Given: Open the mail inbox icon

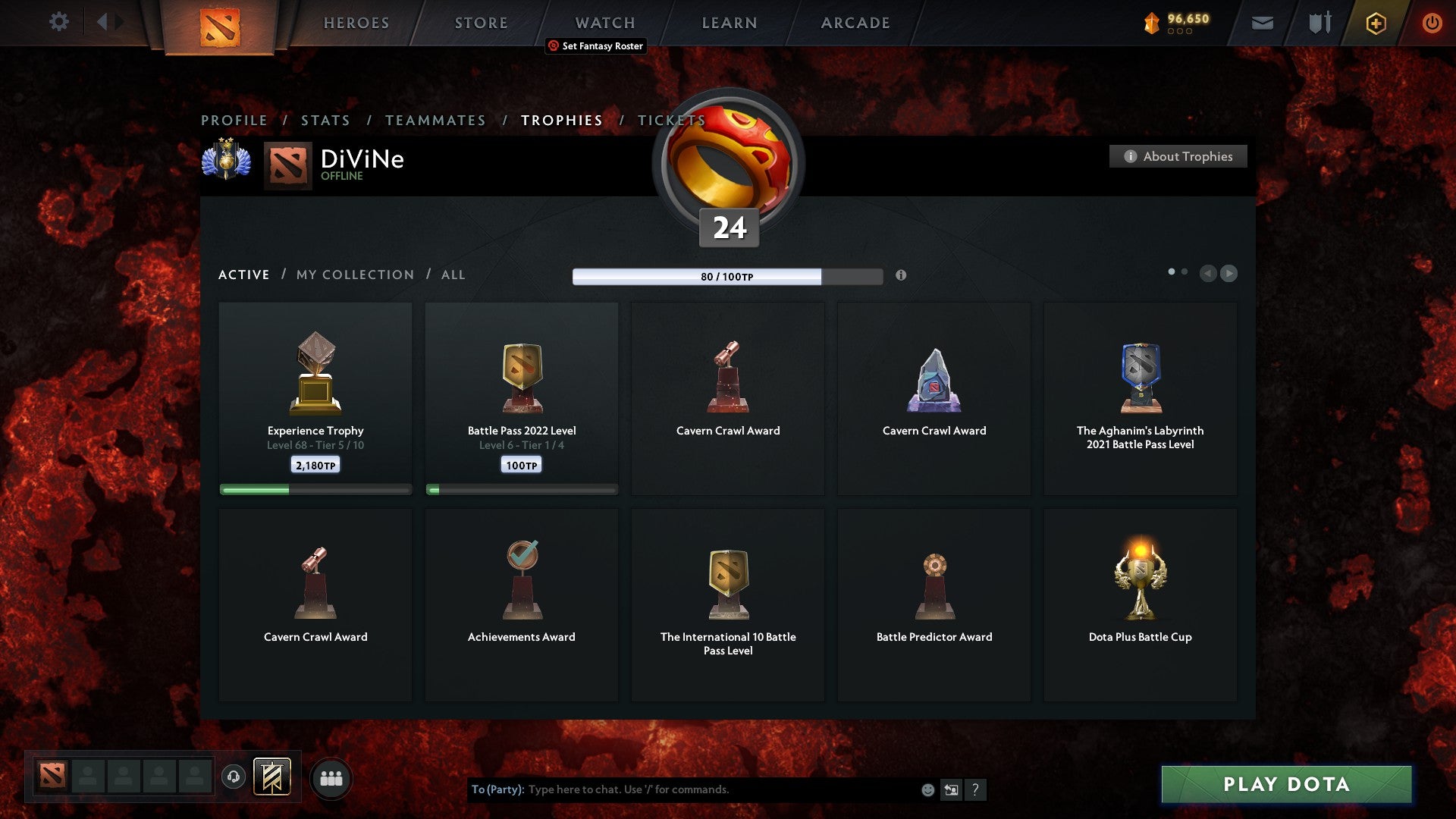Looking at the screenshot, I should [1263, 23].
